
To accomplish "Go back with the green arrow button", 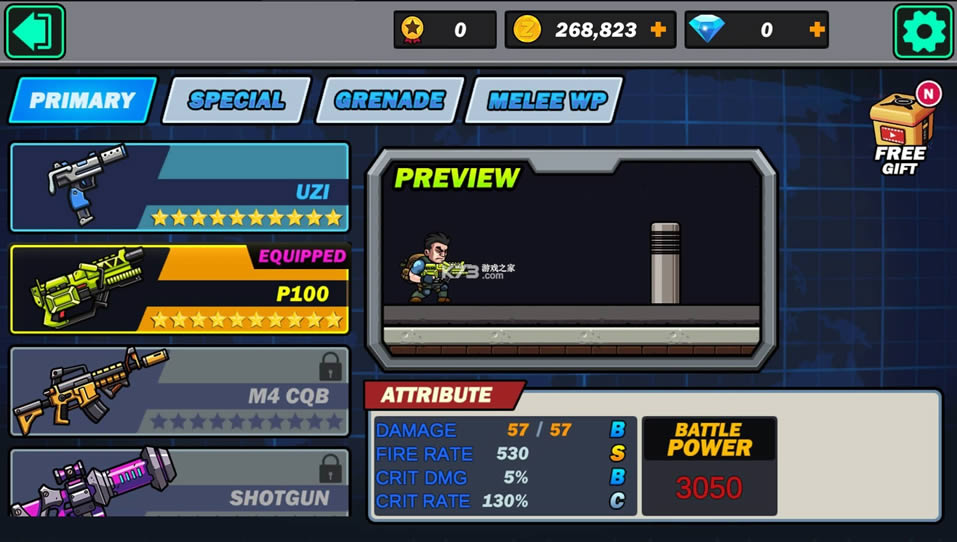I will 35,31.
